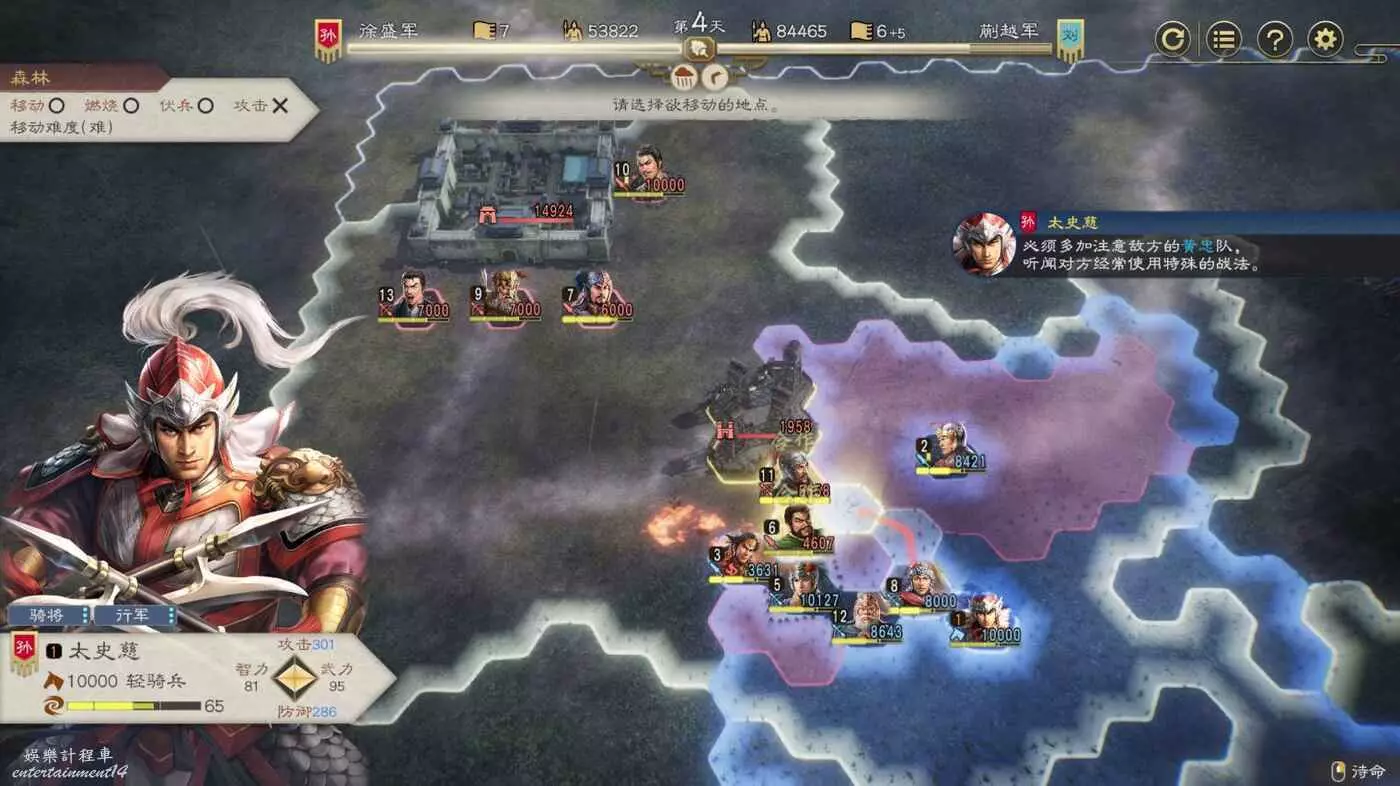The width and height of the screenshot is (1400, 786).
Task: Open the question mark help button
Action: 1275,40
